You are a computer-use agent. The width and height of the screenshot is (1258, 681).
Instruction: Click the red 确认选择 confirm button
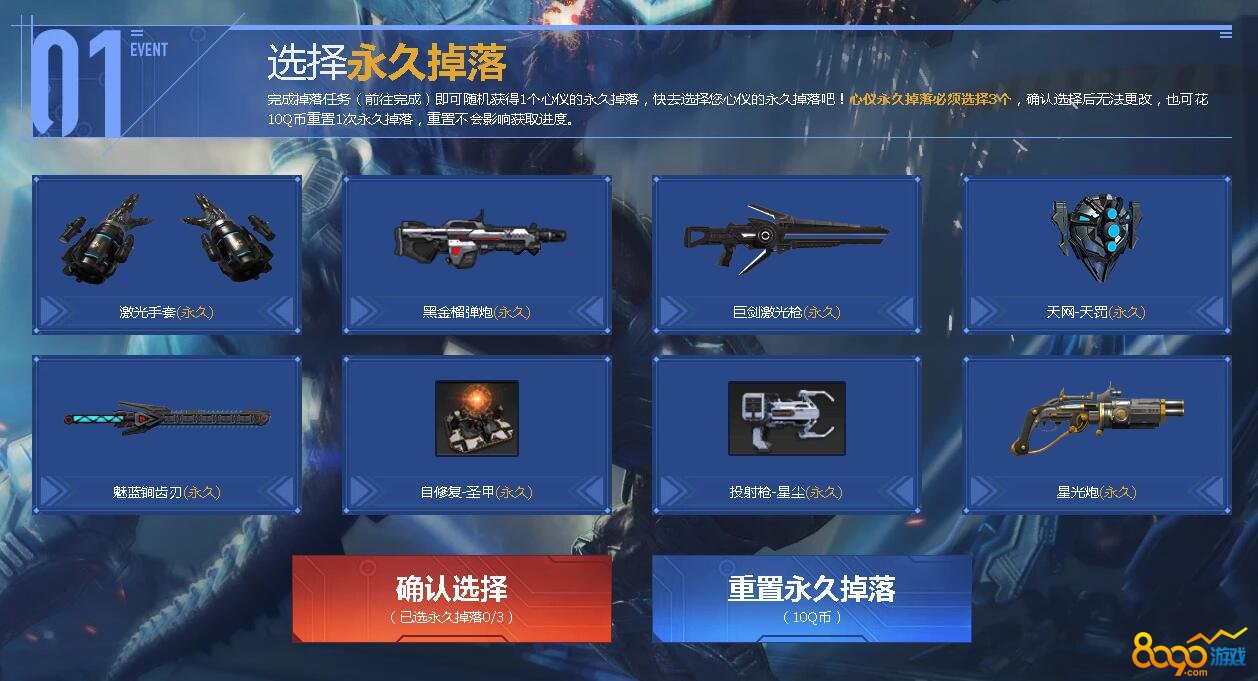(x=452, y=598)
